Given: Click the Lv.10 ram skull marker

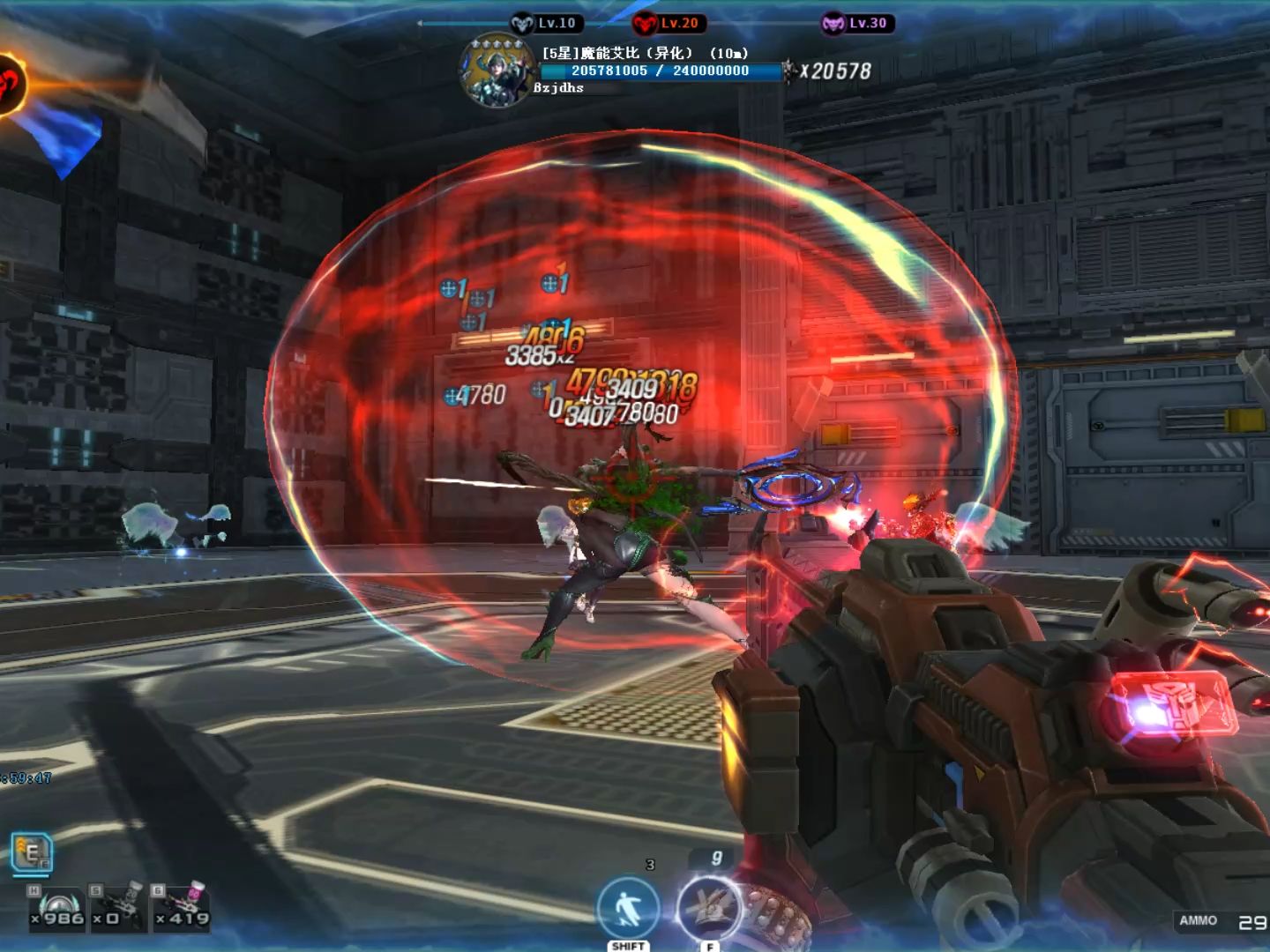Looking at the screenshot, I should coord(522,24).
